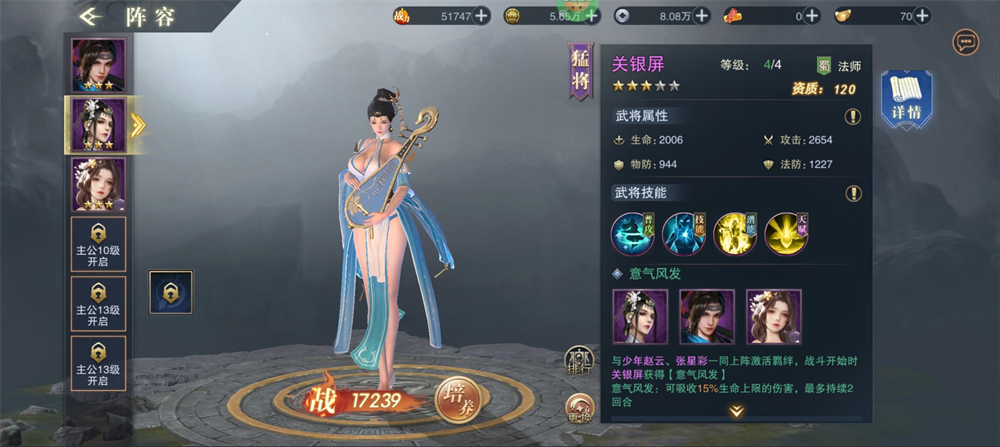
Task: Open the chat bubble icon
Action: pos(966,42)
